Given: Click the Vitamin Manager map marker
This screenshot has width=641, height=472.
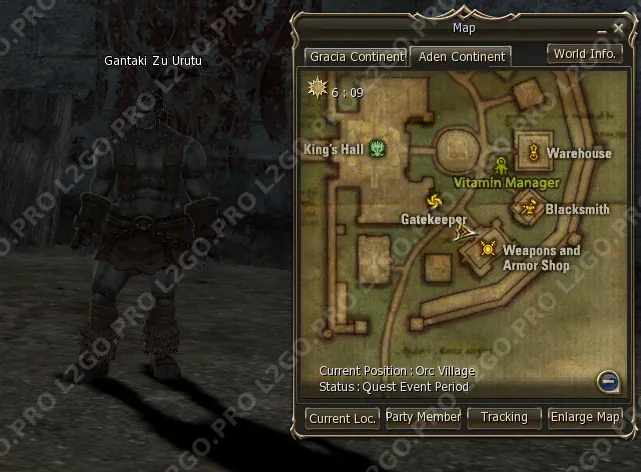Looking at the screenshot, I should pos(499,165).
